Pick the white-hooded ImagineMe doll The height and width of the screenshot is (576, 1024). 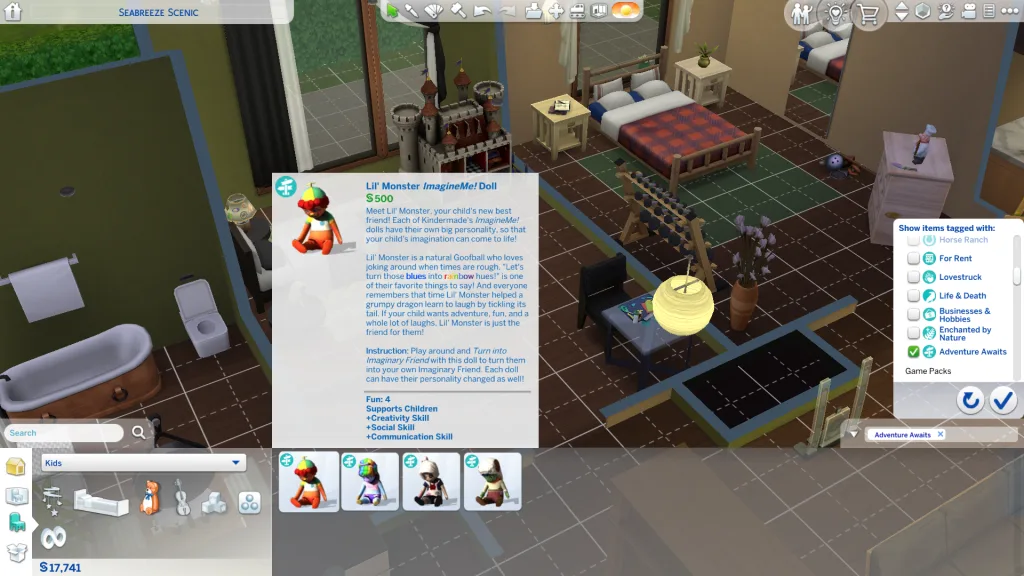(x=431, y=482)
